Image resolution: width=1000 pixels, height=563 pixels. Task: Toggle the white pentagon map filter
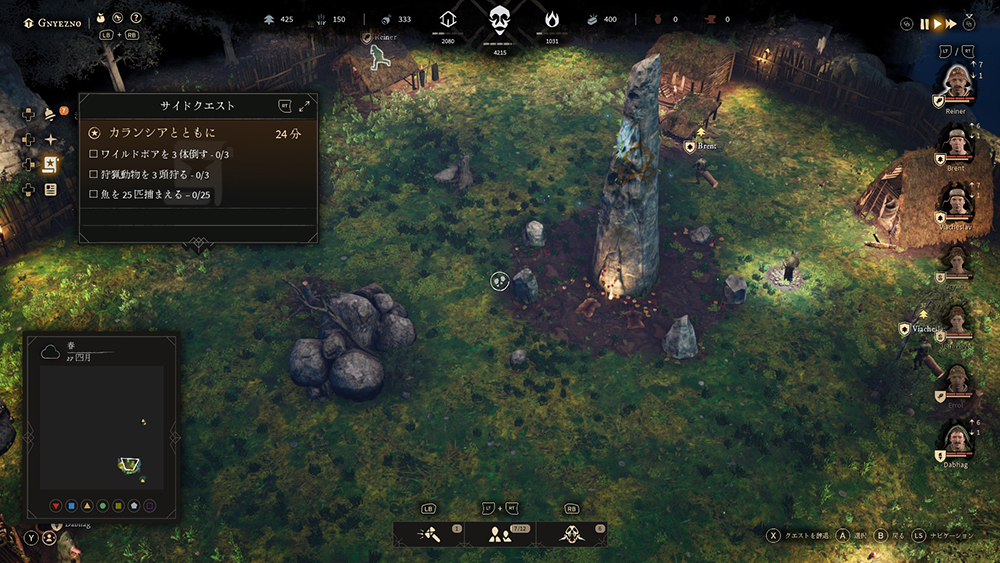click(x=134, y=506)
